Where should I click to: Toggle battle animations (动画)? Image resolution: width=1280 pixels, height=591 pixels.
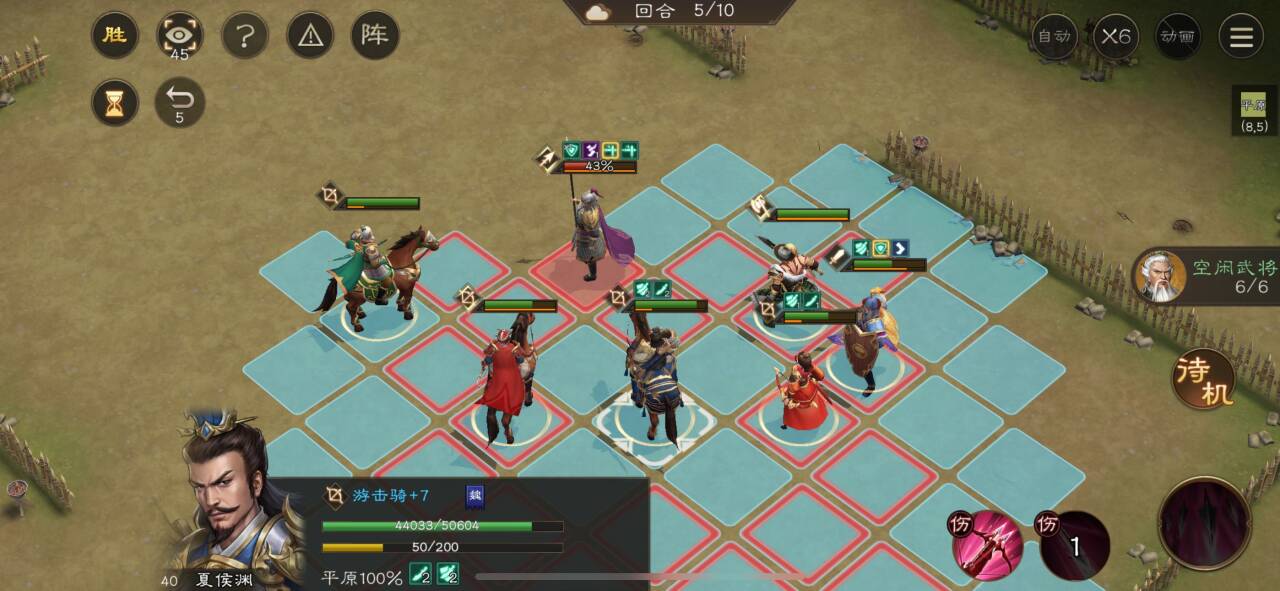(x=1177, y=36)
